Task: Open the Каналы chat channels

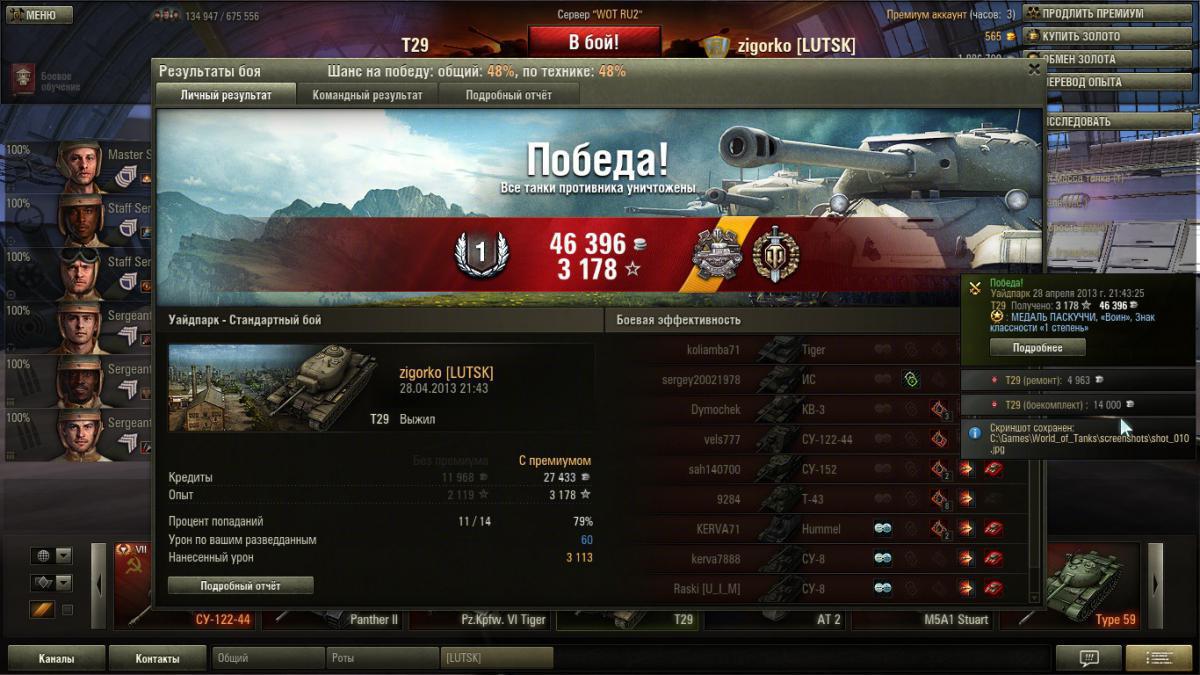Action: (56, 659)
